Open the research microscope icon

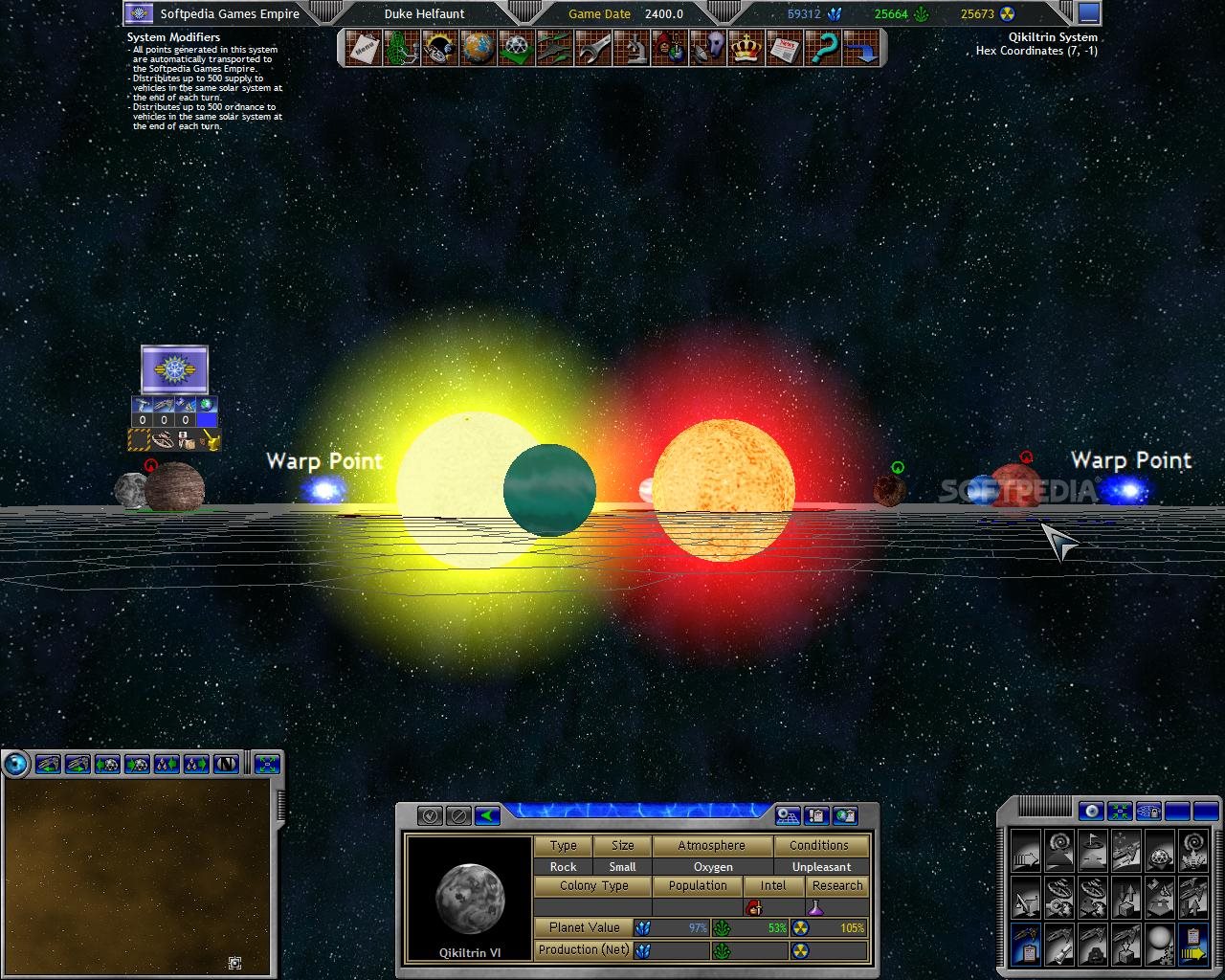coord(634,48)
